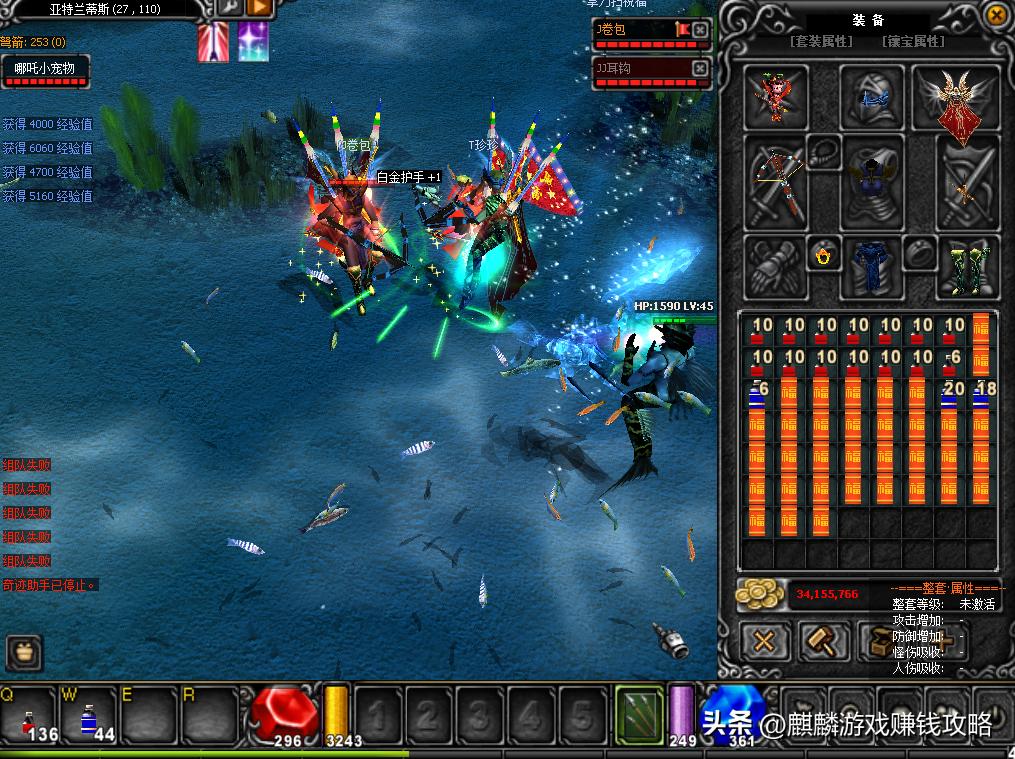The image size is (1015, 759).
Task: Select the blue pants equipment slot
Action: (871, 267)
